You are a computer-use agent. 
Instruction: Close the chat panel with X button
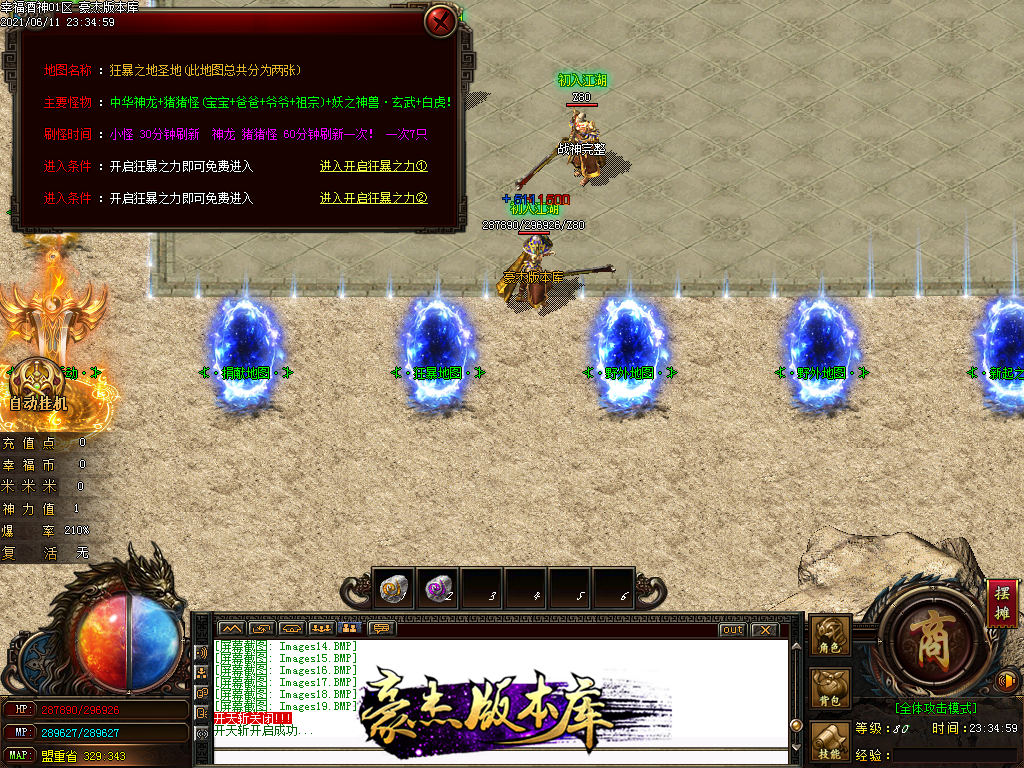click(x=764, y=630)
